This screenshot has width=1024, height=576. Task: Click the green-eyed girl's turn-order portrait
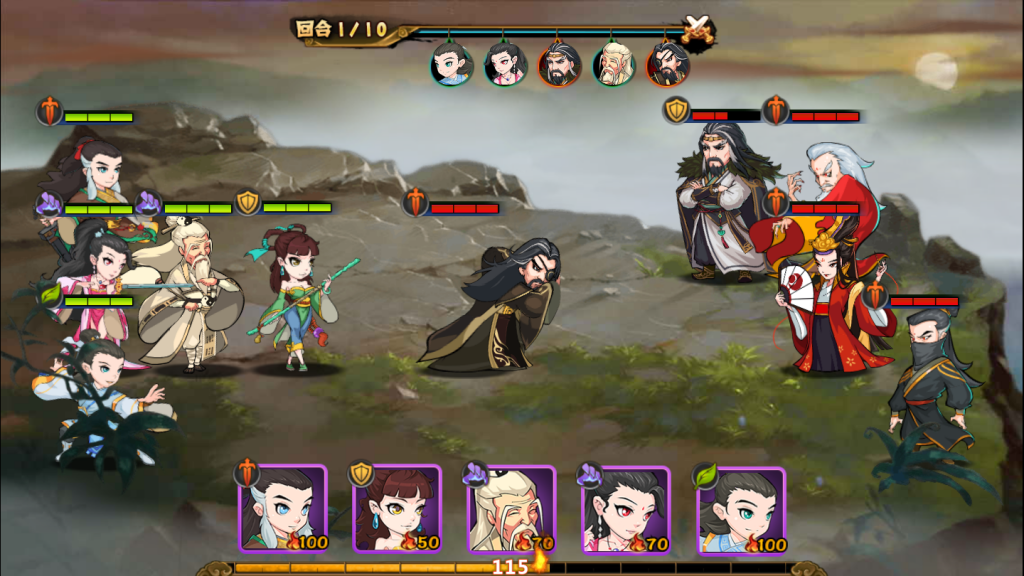click(452, 65)
